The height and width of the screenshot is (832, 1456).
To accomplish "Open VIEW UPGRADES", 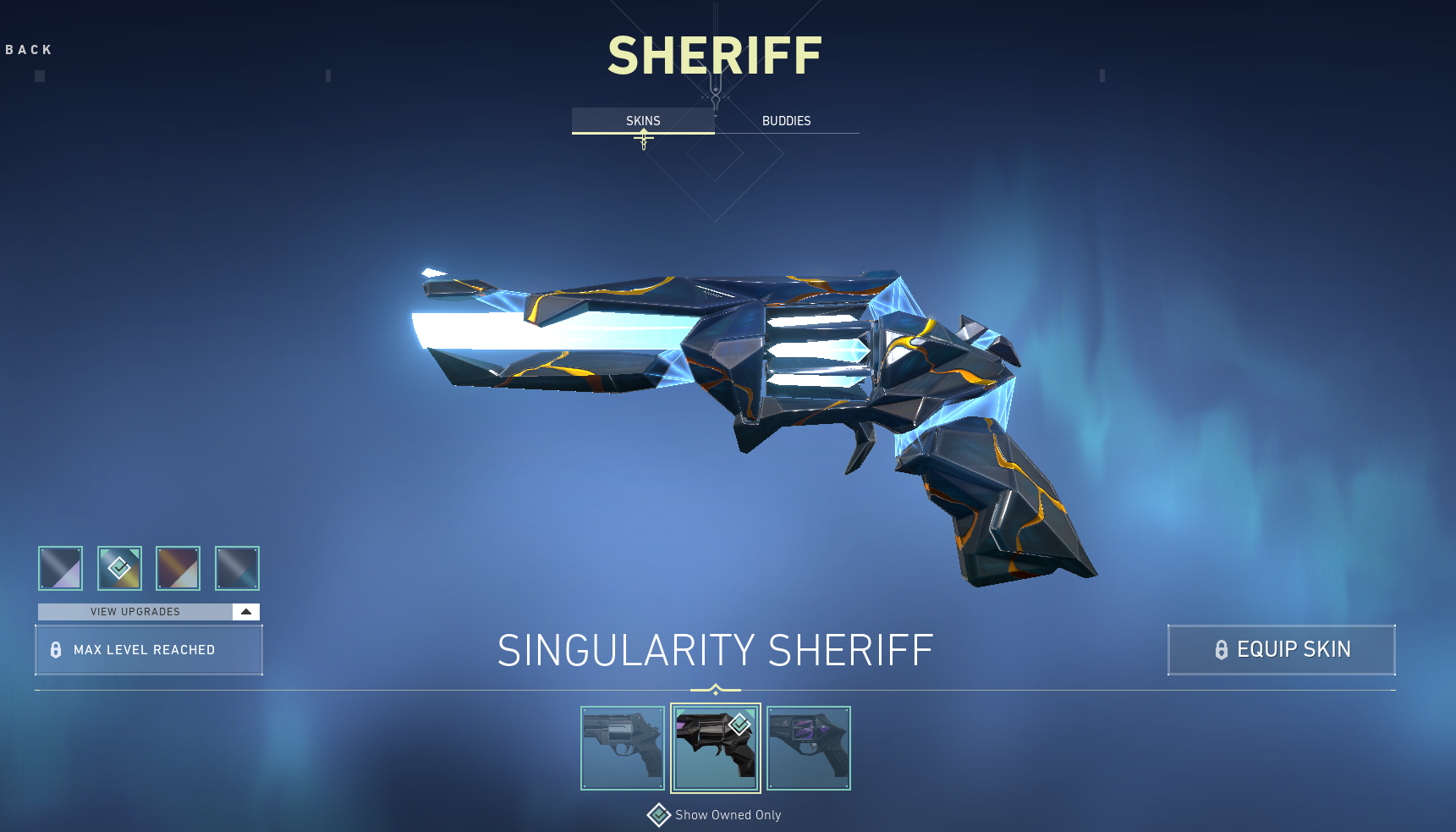I will pos(135,611).
